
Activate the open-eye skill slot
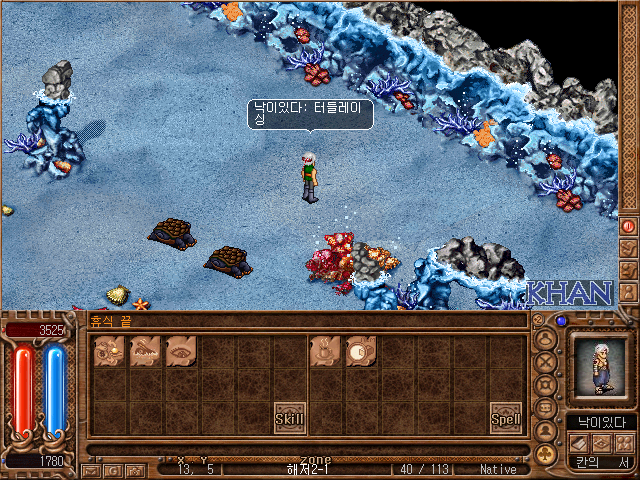pyautogui.click(x=181, y=350)
